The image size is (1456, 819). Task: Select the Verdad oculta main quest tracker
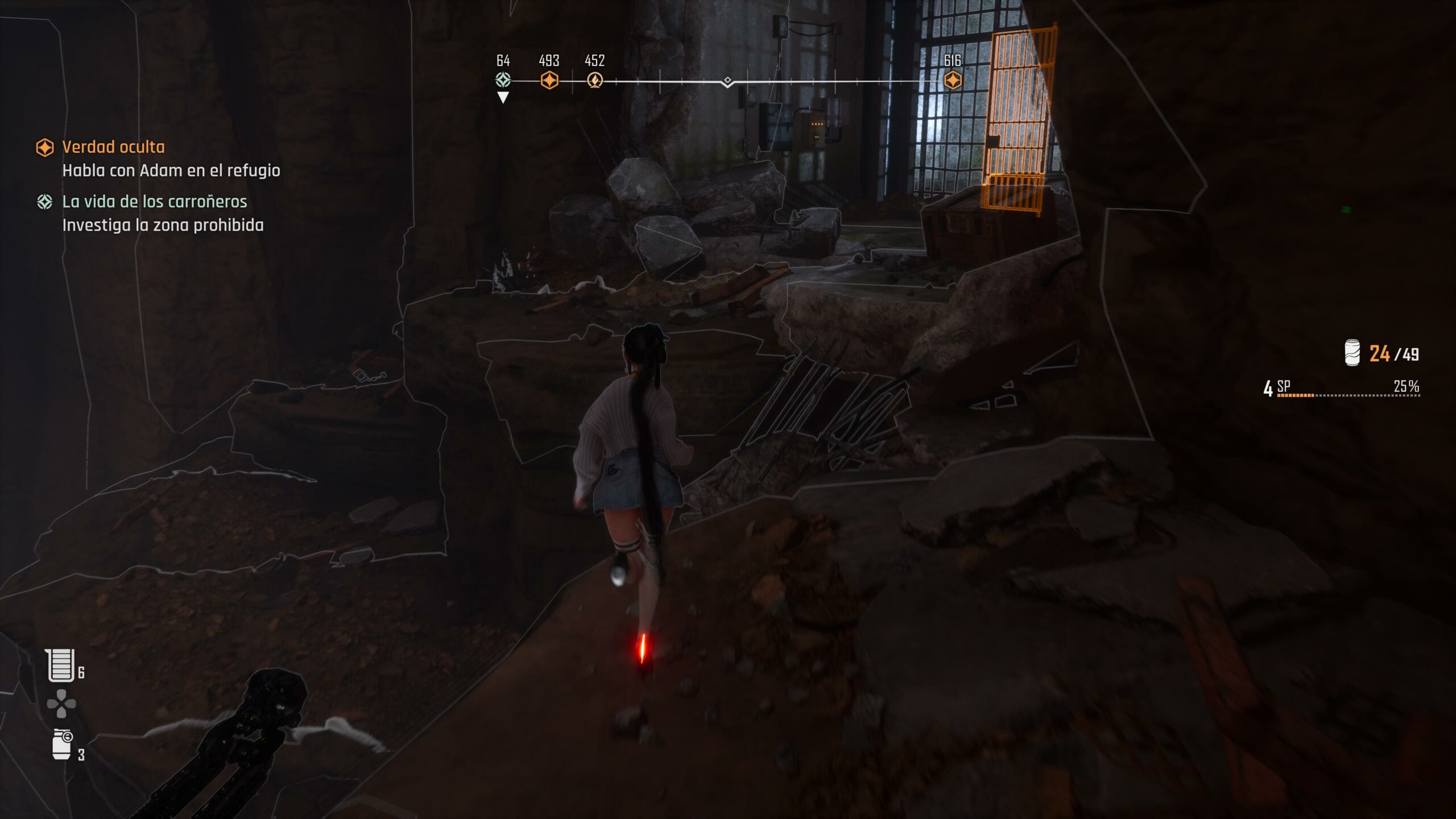113,147
